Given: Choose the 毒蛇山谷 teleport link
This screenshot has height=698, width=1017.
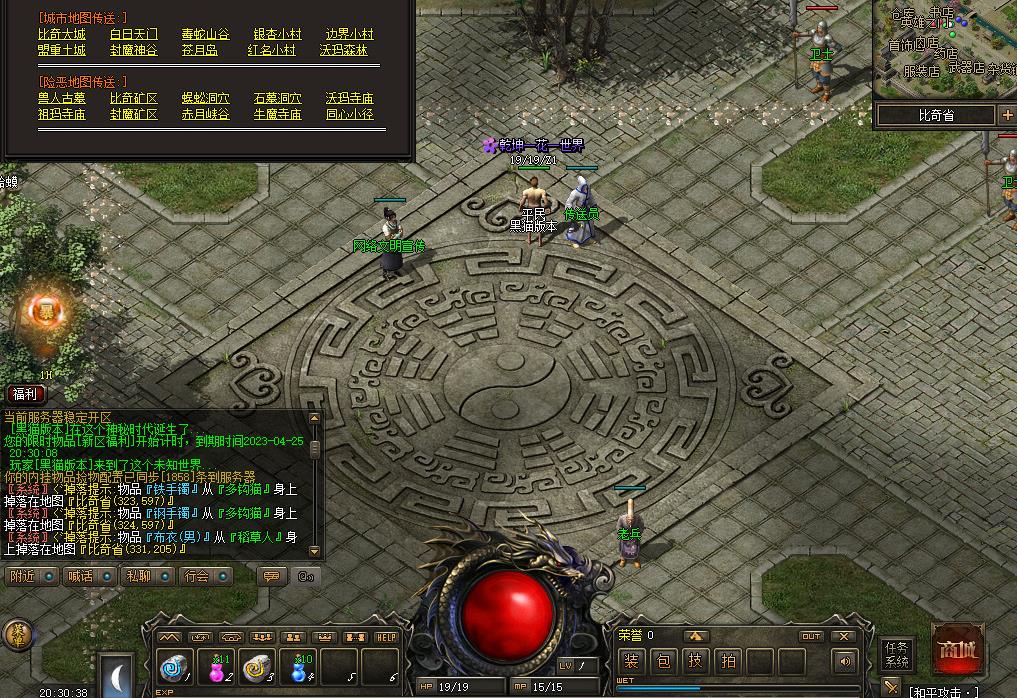Looking at the screenshot, I should (206, 34).
